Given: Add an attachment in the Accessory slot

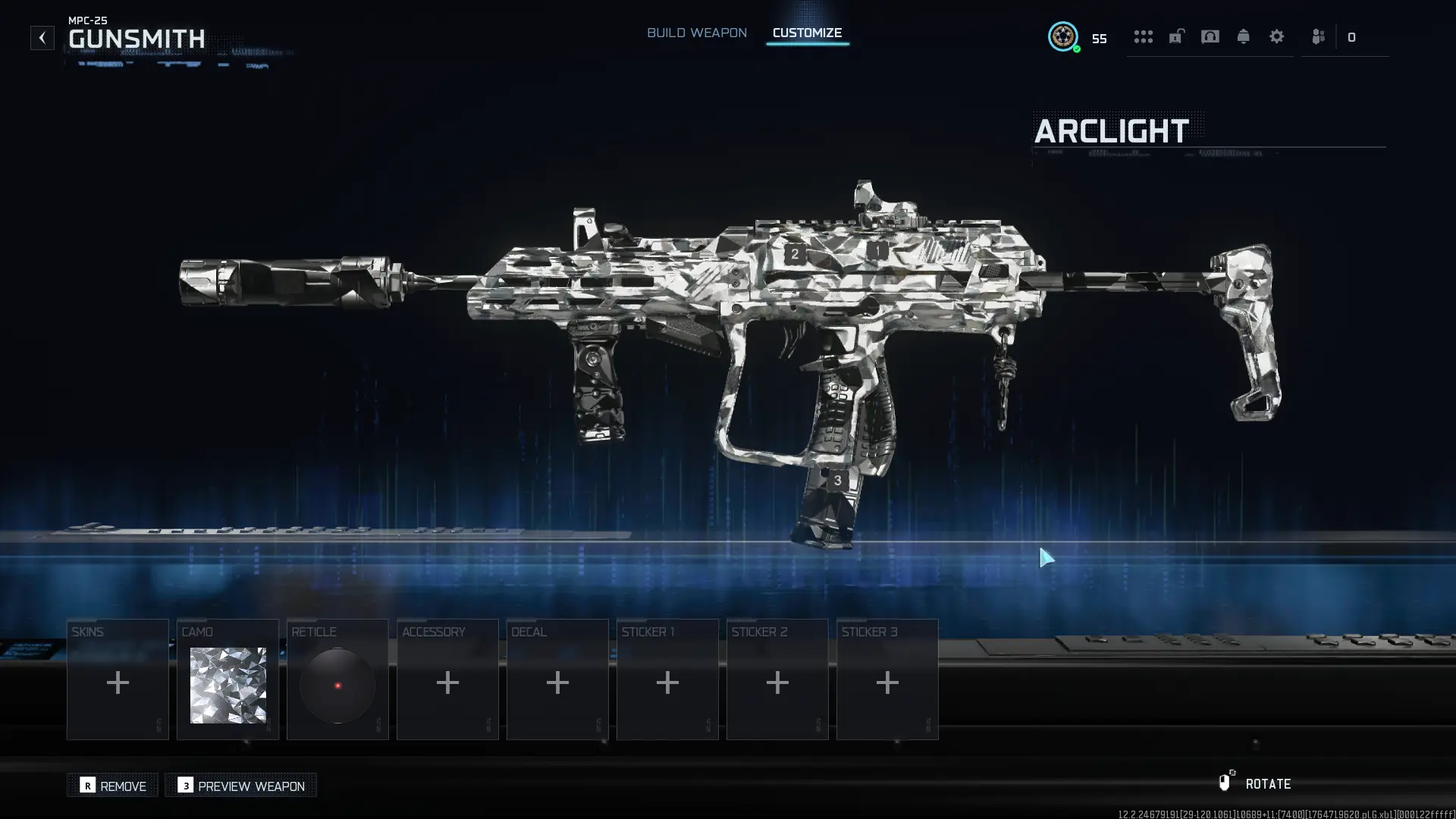Looking at the screenshot, I should pos(447,681).
